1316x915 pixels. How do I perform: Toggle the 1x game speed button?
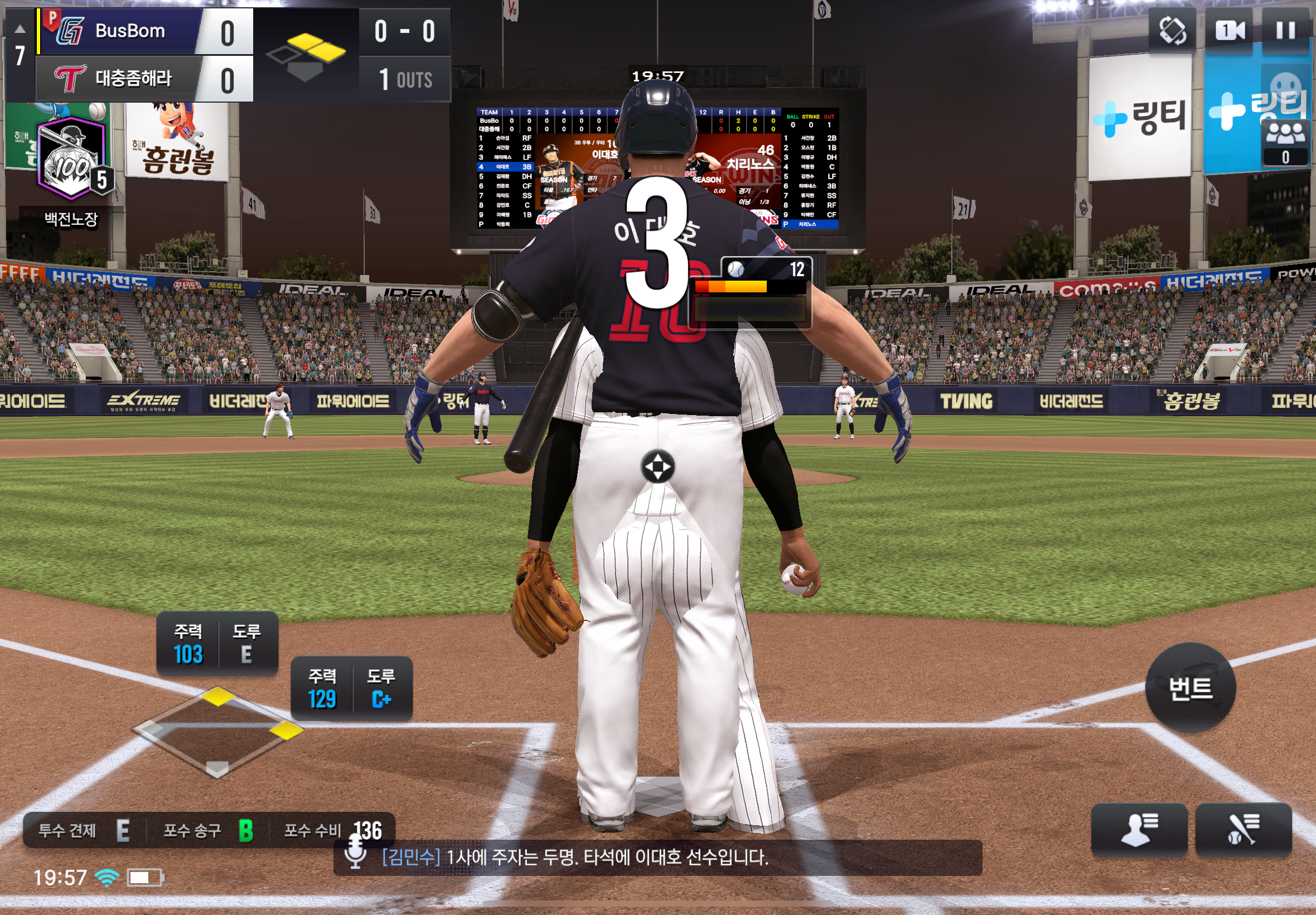(x=1230, y=30)
